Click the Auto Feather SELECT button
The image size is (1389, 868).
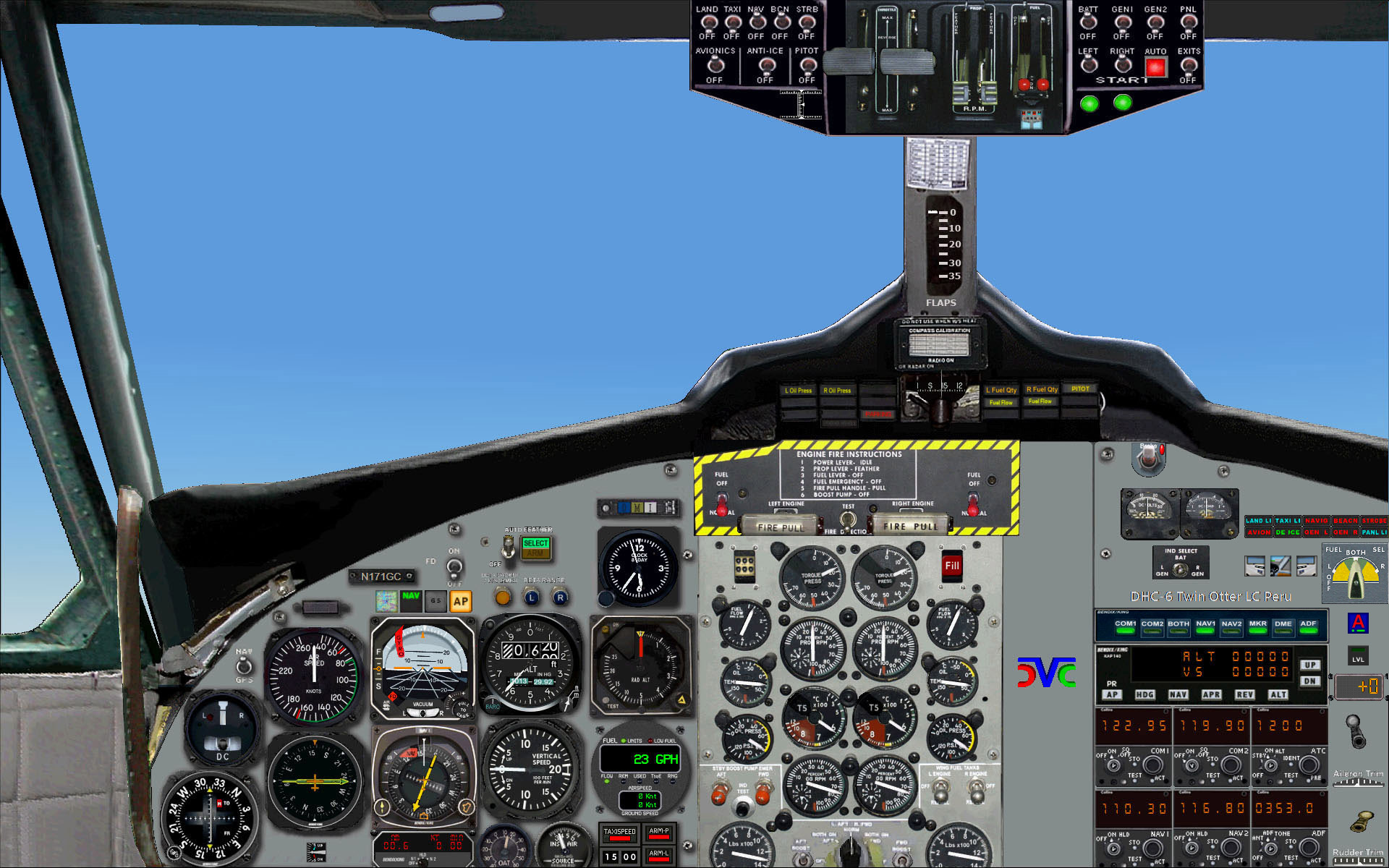click(535, 543)
